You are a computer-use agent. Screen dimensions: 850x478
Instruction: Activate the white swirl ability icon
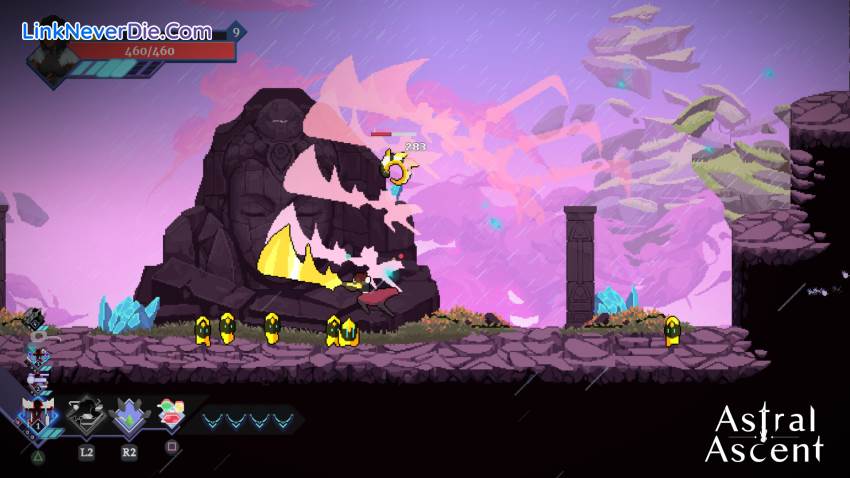pos(86,414)
